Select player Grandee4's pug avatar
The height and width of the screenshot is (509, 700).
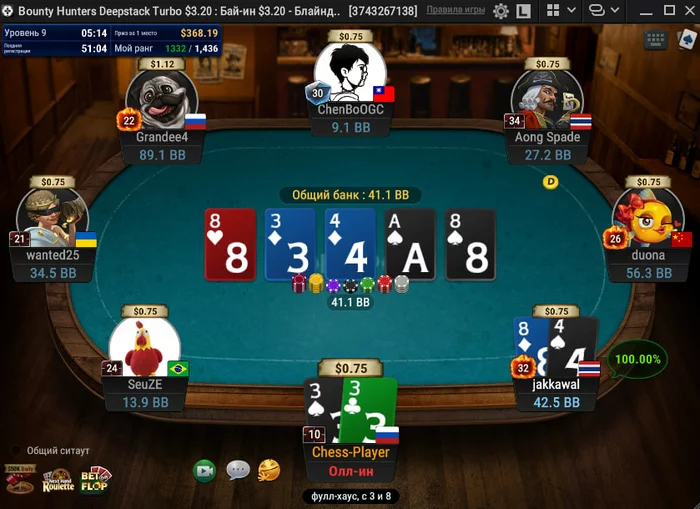pyautogui.click(x=161, y=101)
